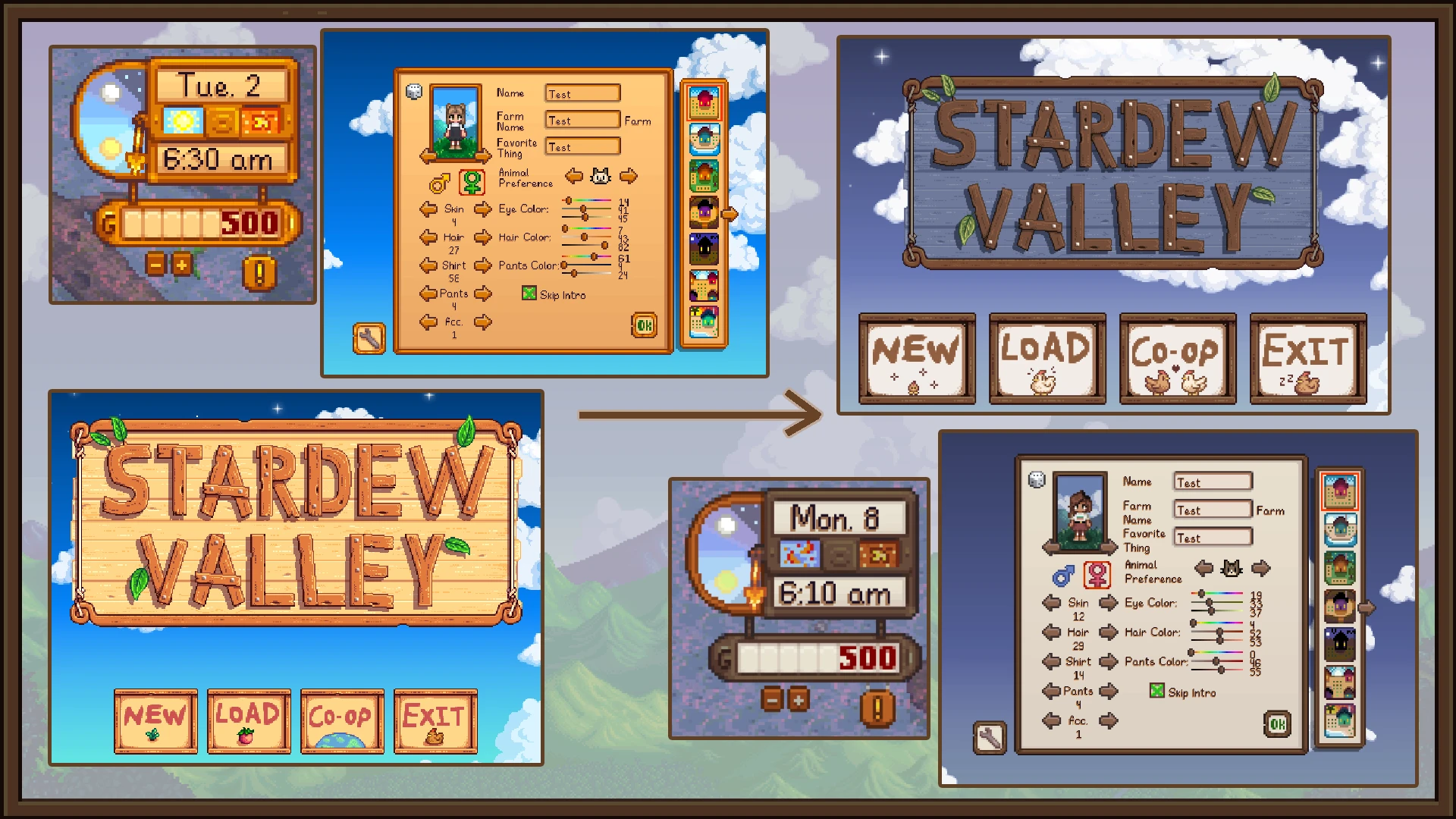Image resolution: width=1456 pixels, height=819 pixels.
Task: Open the journal below the Mon. 8 clock
Action: click(x=877, y=708)
